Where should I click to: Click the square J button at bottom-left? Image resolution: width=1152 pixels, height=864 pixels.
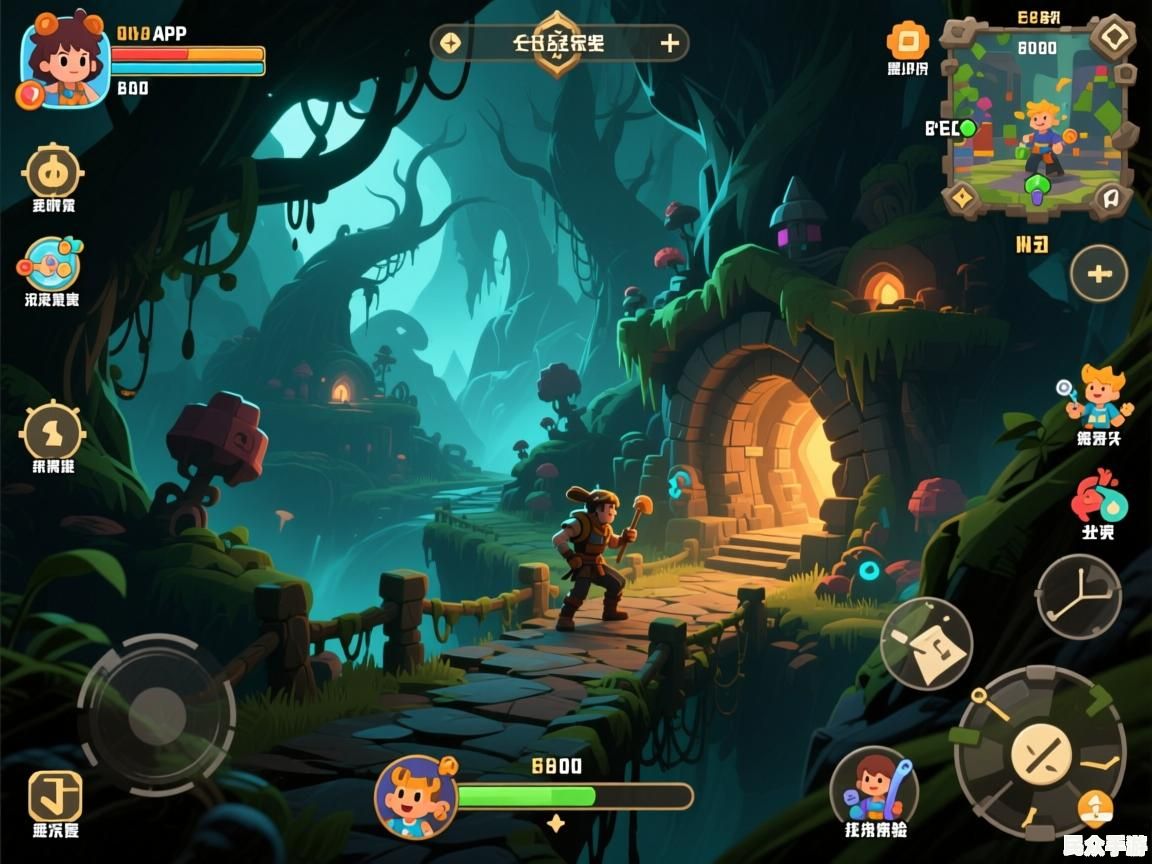55,796
